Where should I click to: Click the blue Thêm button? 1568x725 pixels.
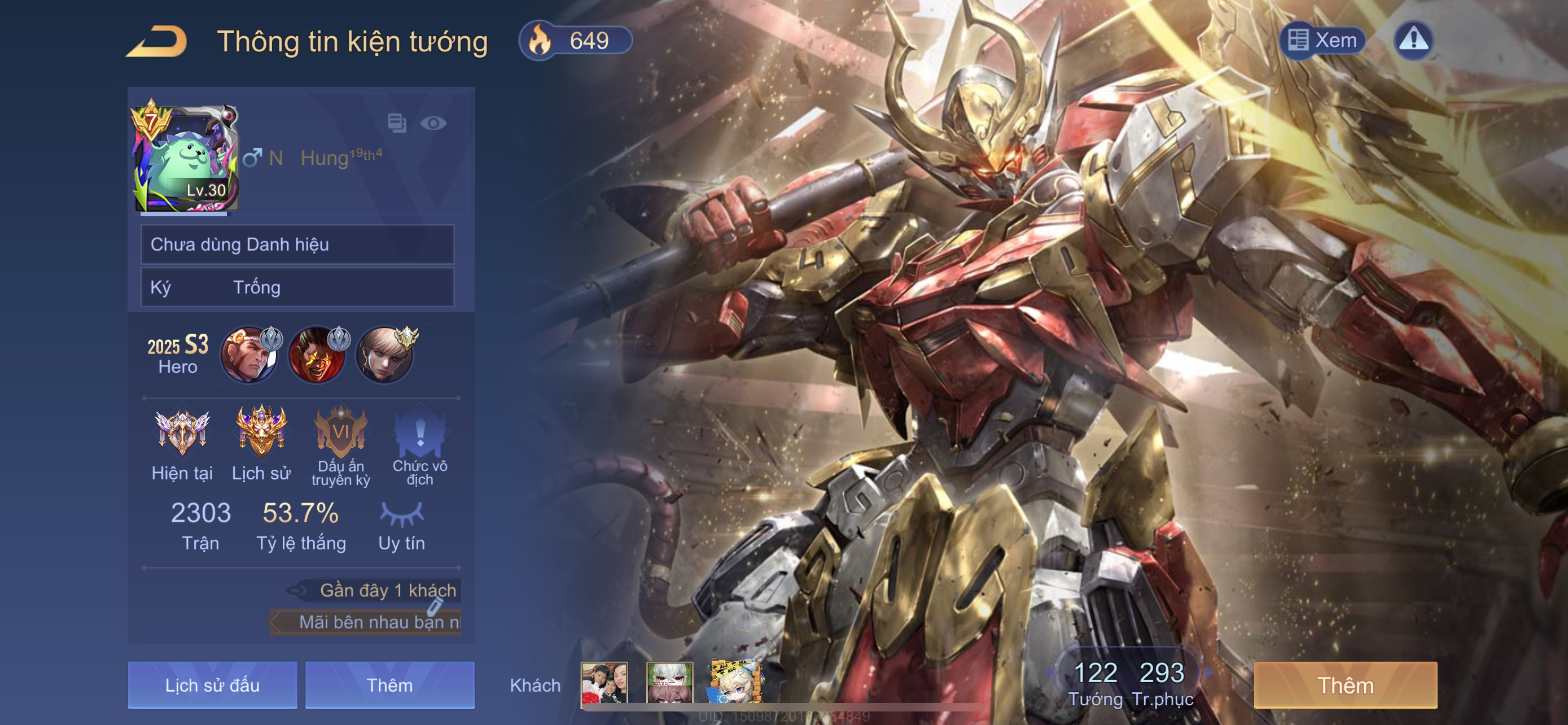tap(389, 685)
